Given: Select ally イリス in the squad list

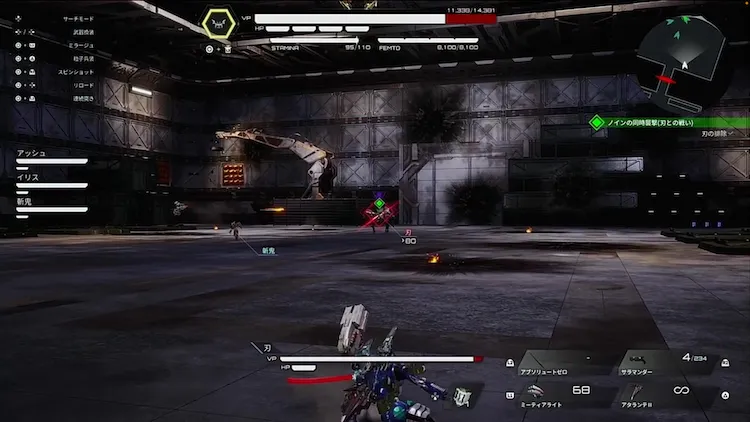Looking at the screenshot, I should [50, 181].
